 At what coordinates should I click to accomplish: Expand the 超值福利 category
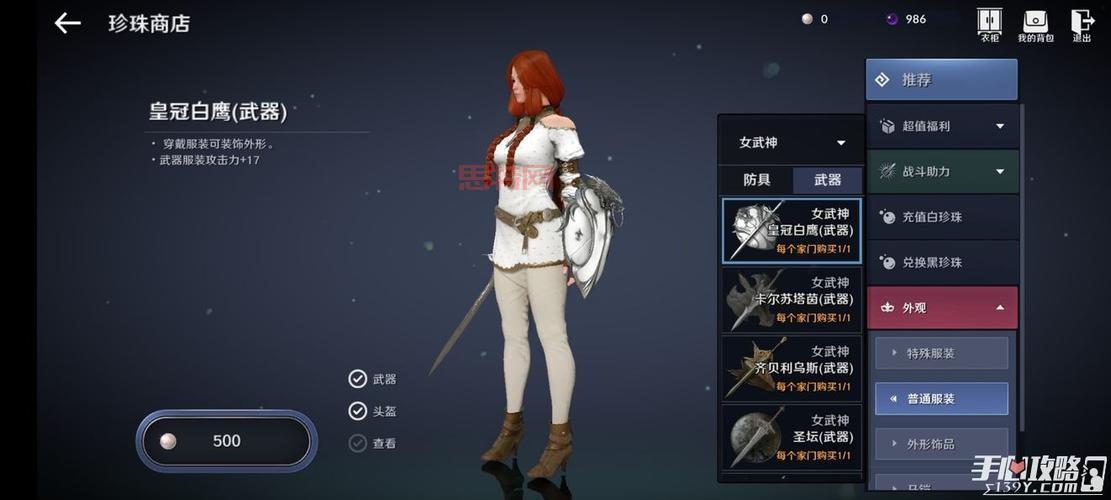942,126
